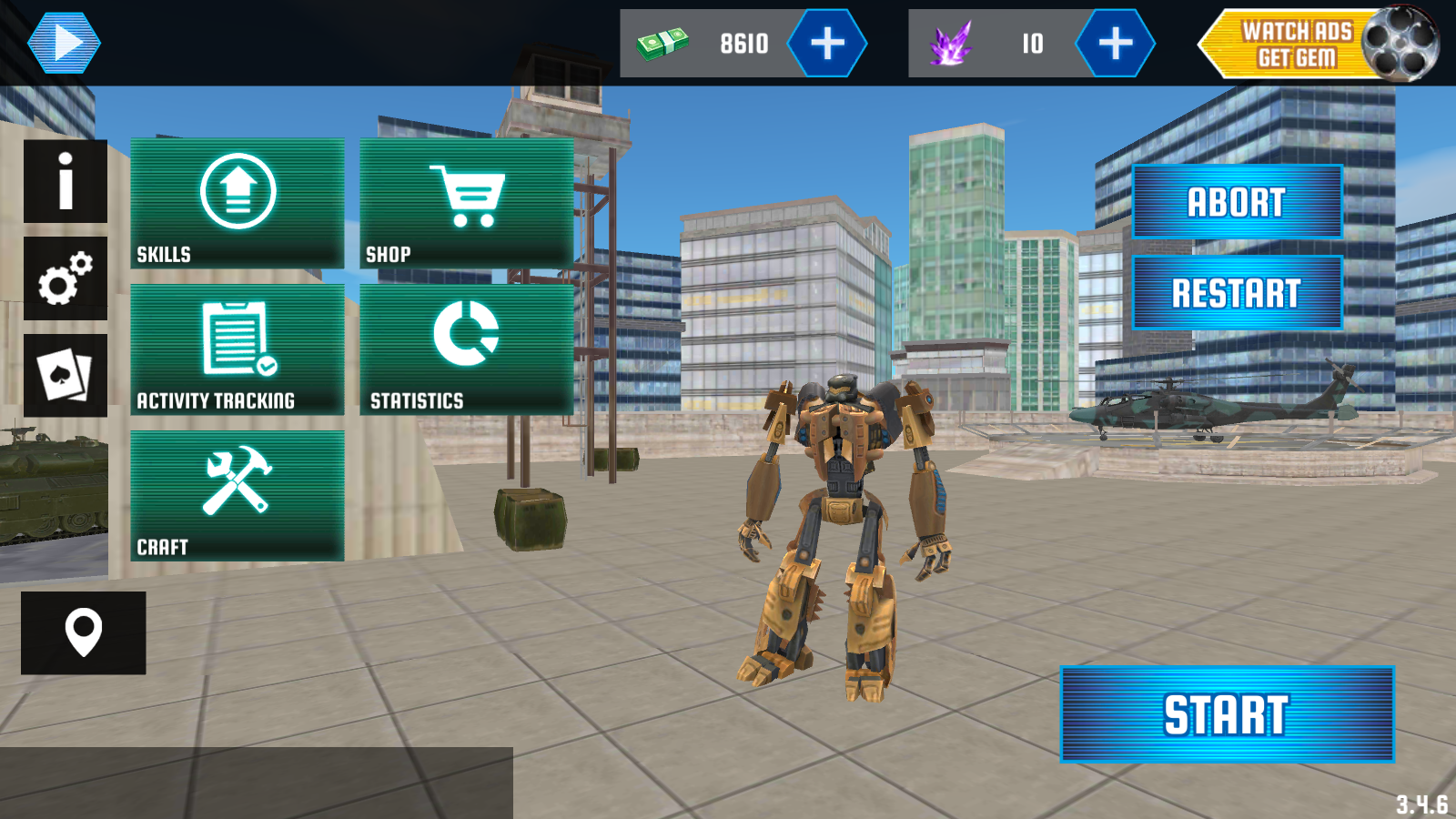Screen dimensions: 1456x819
Task: Open settings with the gears icon
Action: 66,278
